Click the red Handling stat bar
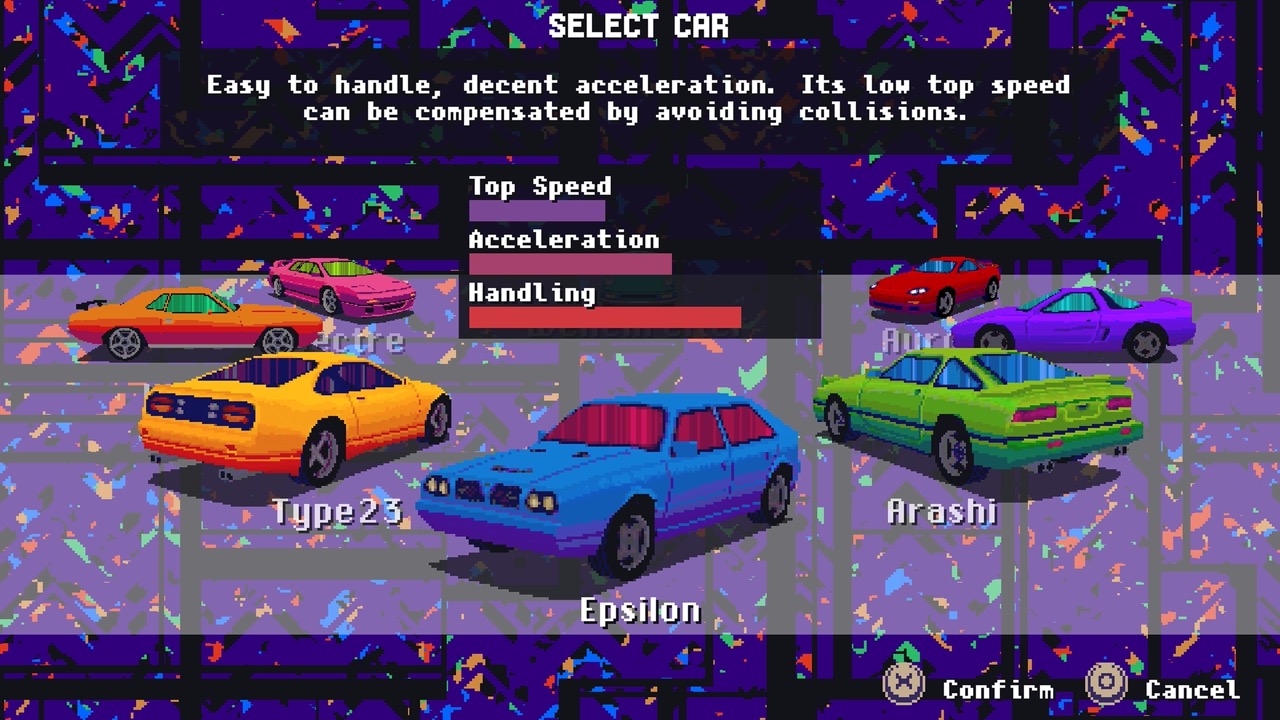Viewport: 1280px width, 720px height. (x=605, y=317)
